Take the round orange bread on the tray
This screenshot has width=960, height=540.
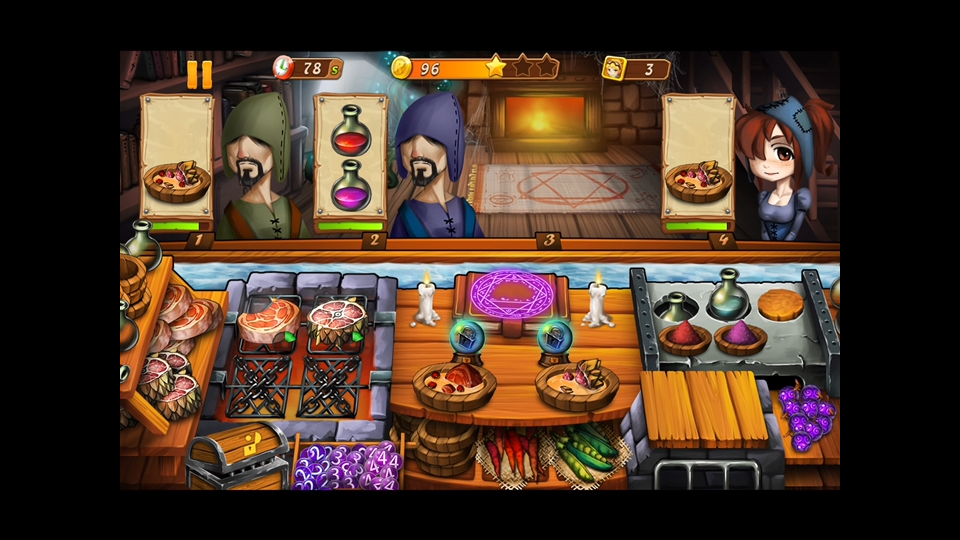pyautogui.click(x=780, y=304)
